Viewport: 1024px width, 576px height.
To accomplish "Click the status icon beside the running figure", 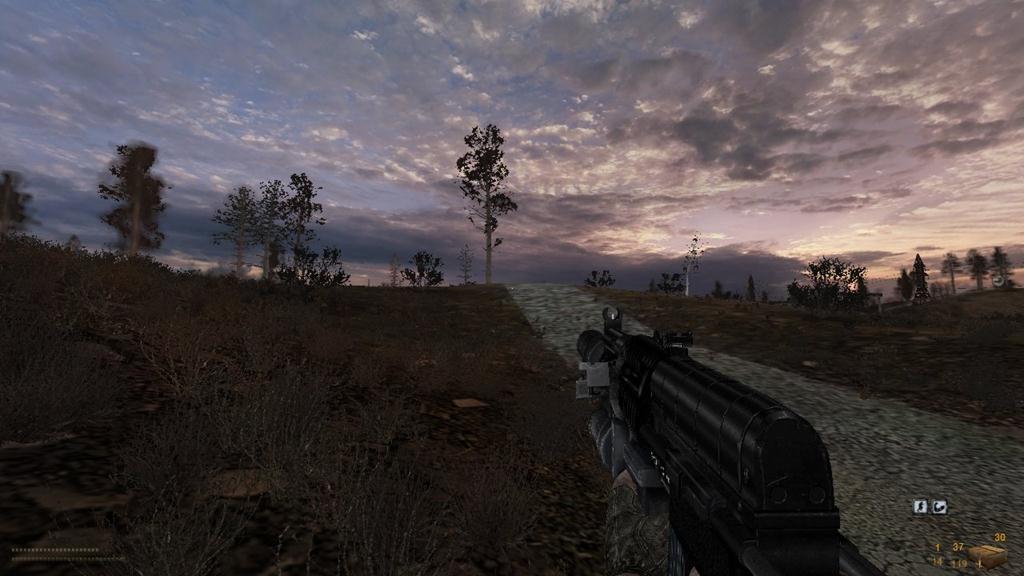I will click(940, 507).
